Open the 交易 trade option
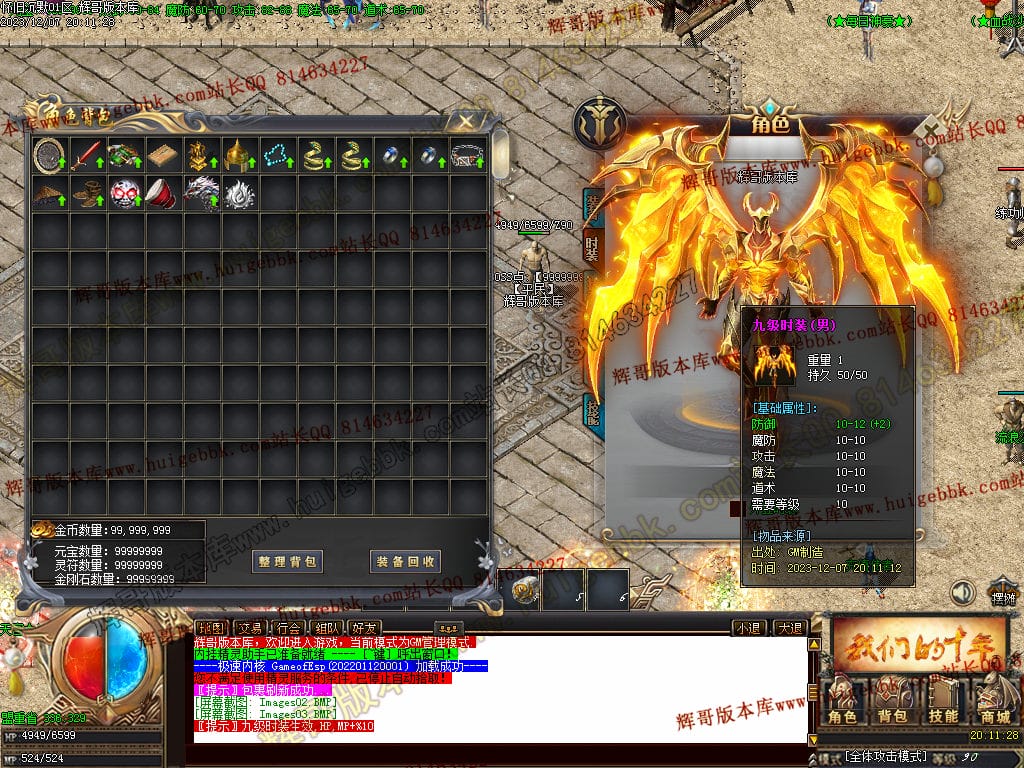Image resolution: width=1024 pixels, height=768 pixels. click(x=246, y=628)
